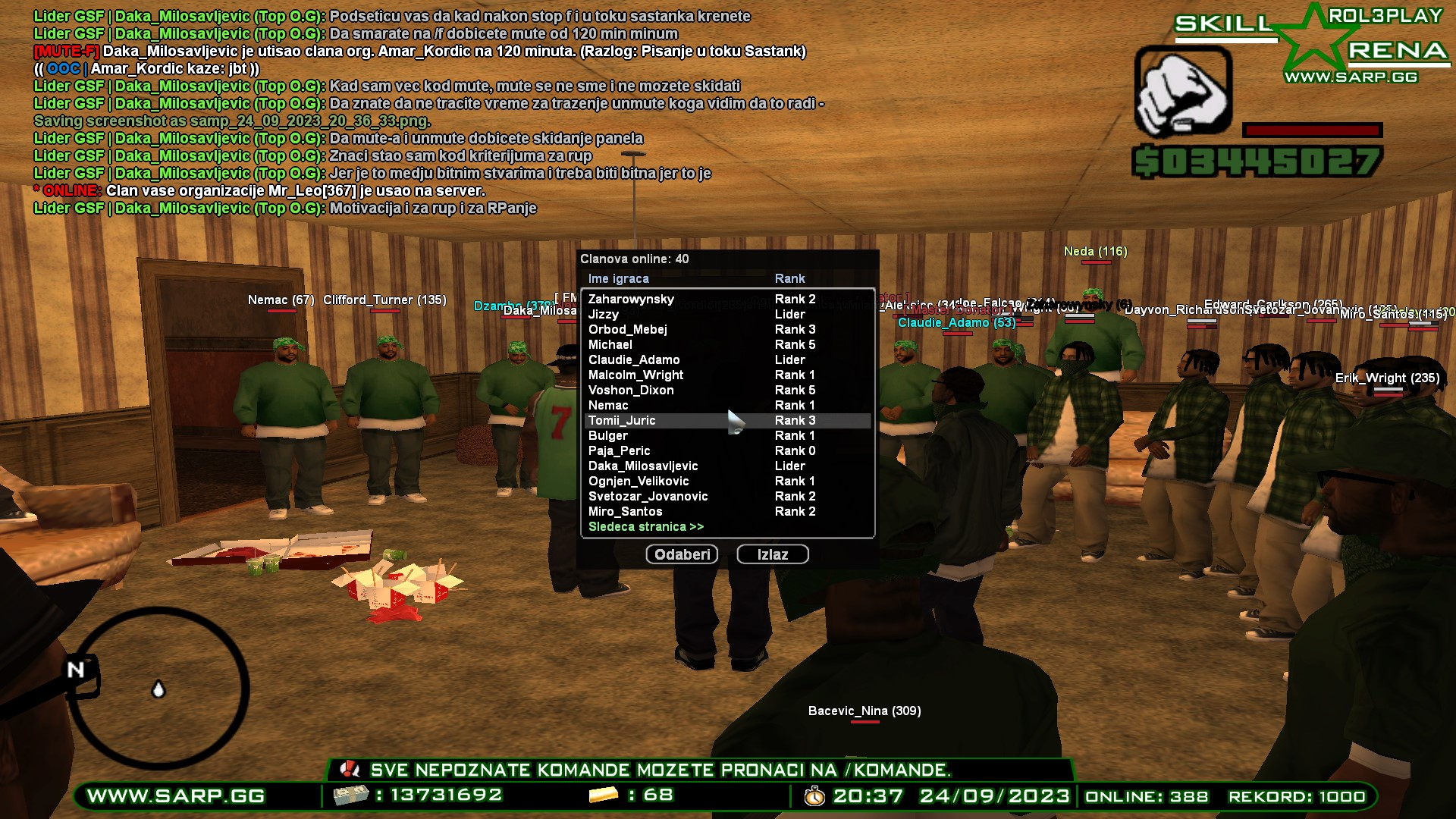Click the Ime igraca column header
Image resolution: width=1456 pixels, height=819 pixels.
(x=617, y=278)
